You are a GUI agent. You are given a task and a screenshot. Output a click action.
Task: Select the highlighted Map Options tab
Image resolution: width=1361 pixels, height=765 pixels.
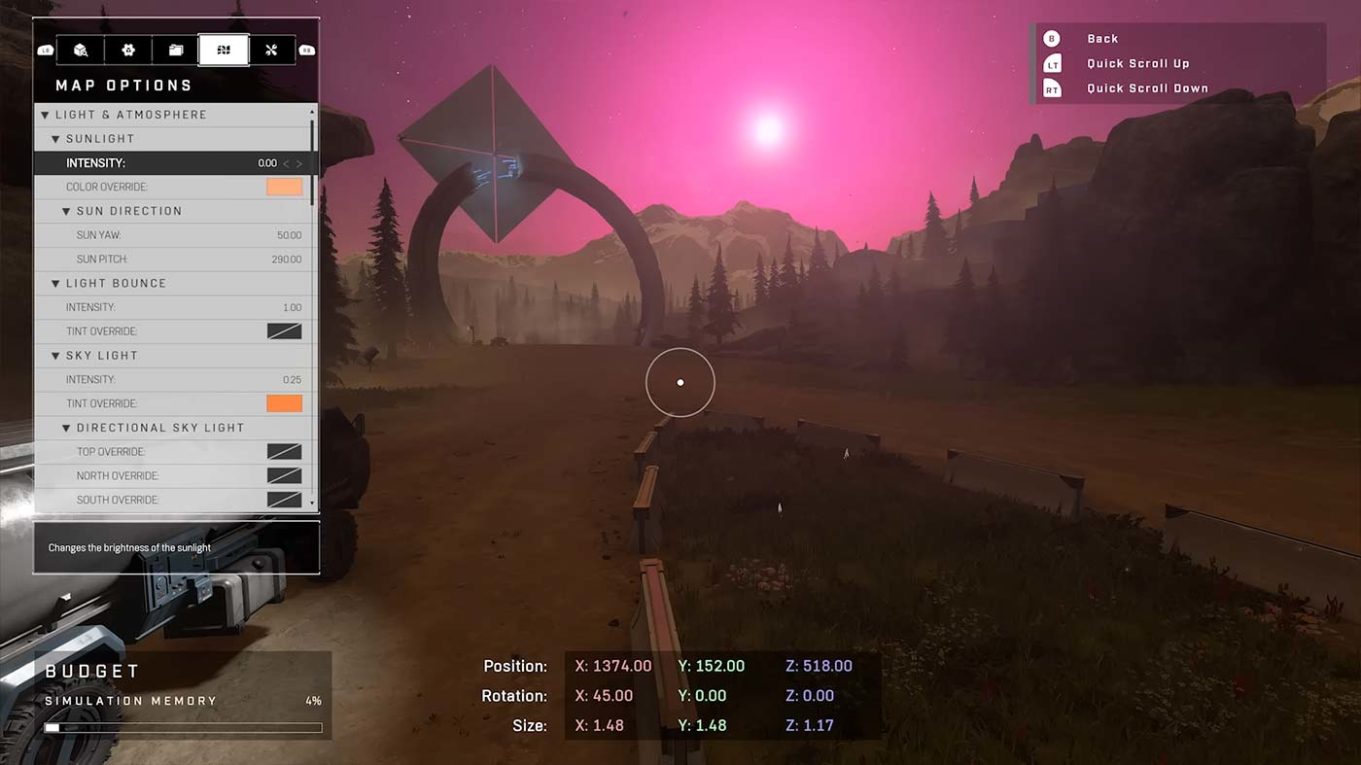[224, 50]
